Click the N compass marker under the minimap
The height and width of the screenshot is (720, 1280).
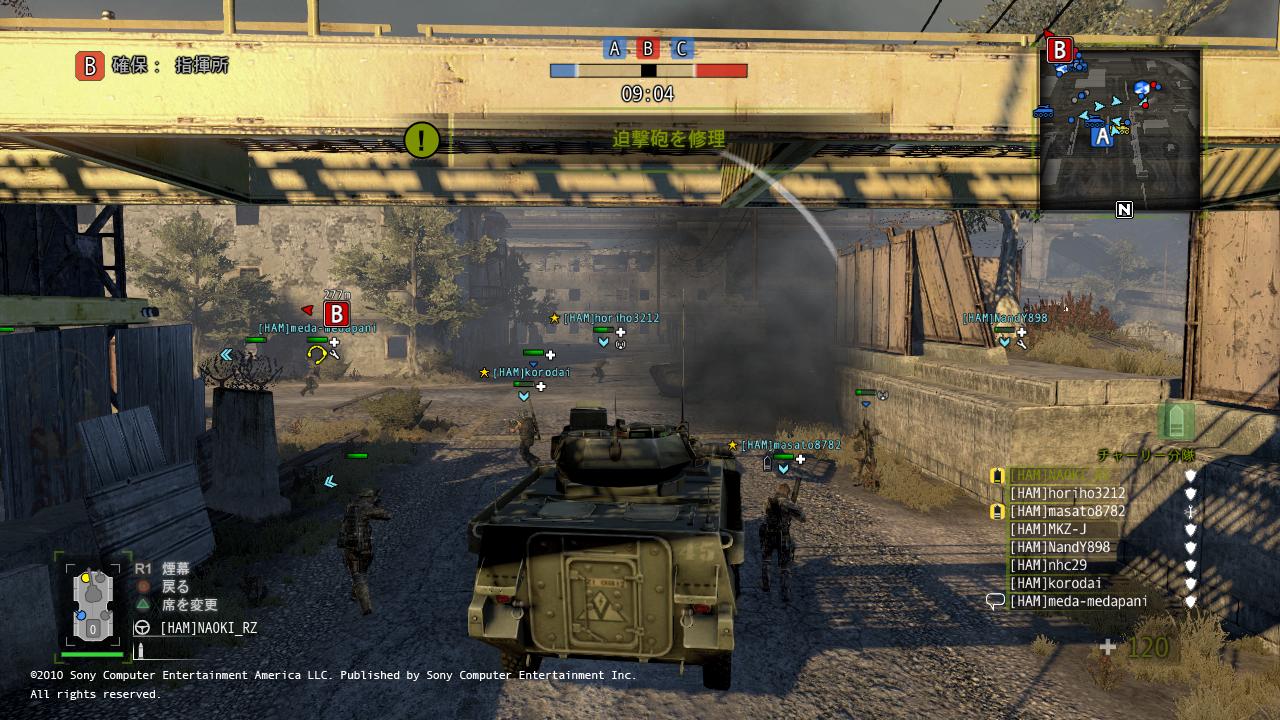(x=1124, y=209)
